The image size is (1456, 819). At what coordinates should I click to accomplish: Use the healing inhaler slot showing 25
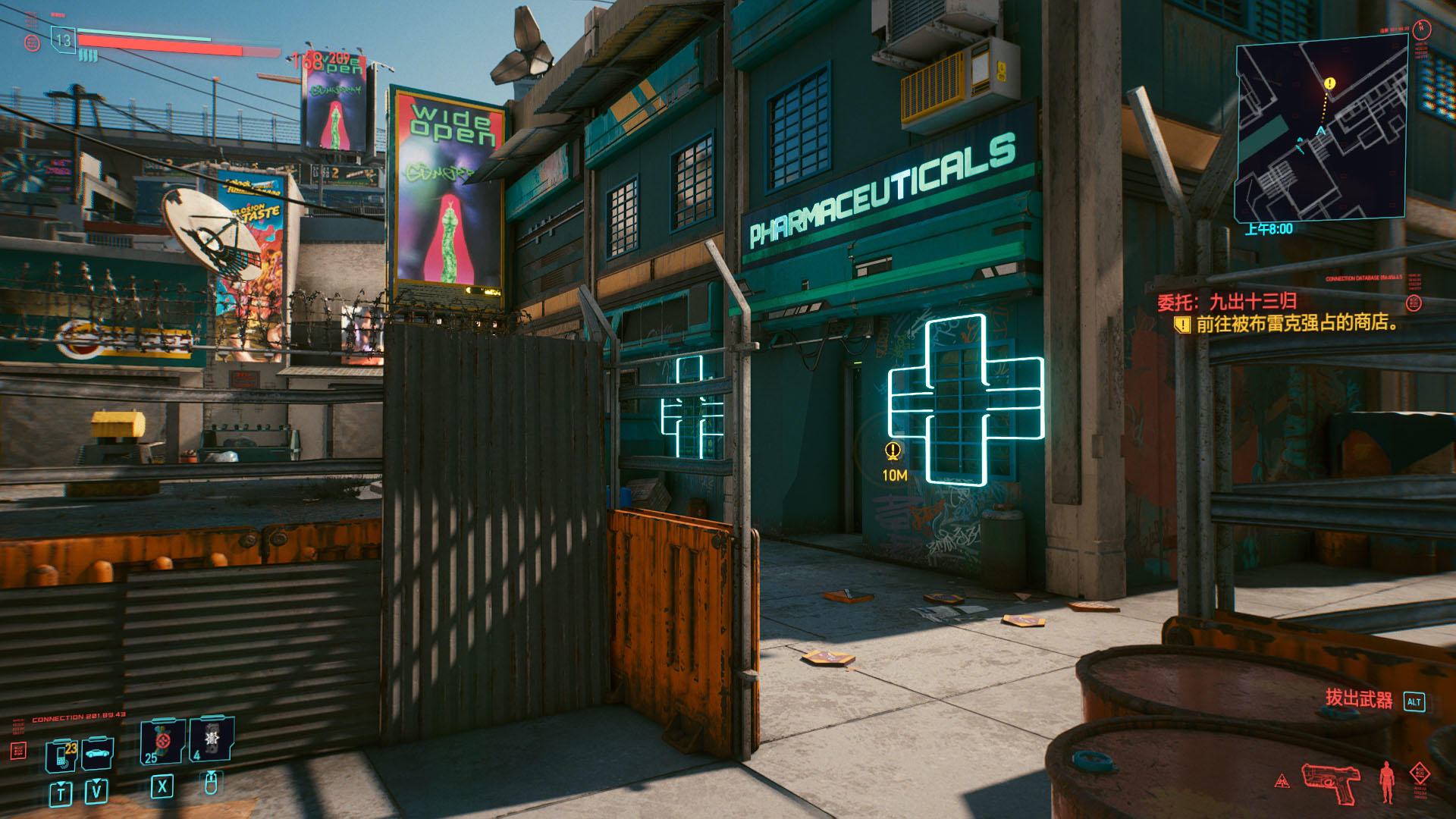pyautogui.click(x=162, y=742)
